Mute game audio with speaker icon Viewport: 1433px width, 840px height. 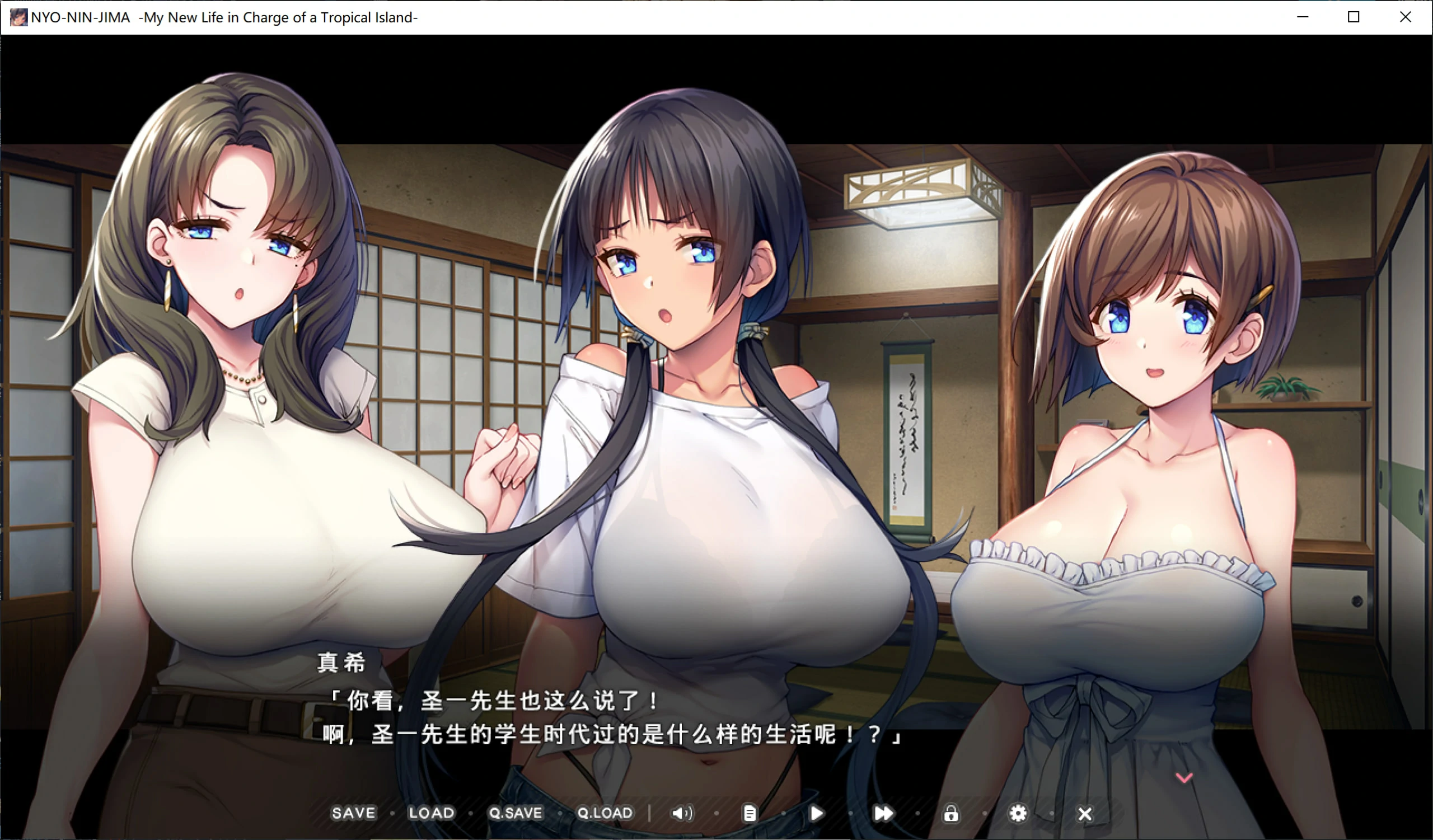pyautogui.click(x=682, y=814)
